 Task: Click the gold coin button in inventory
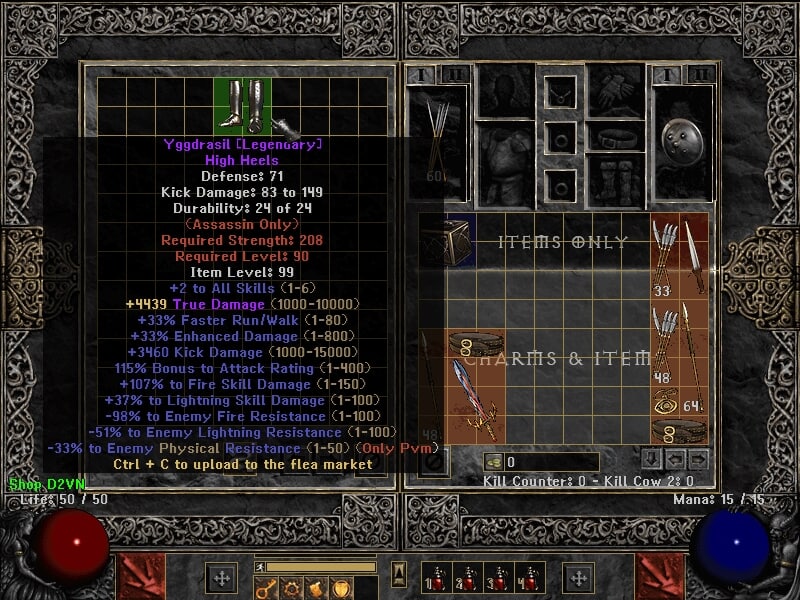[x=493, y=462]
